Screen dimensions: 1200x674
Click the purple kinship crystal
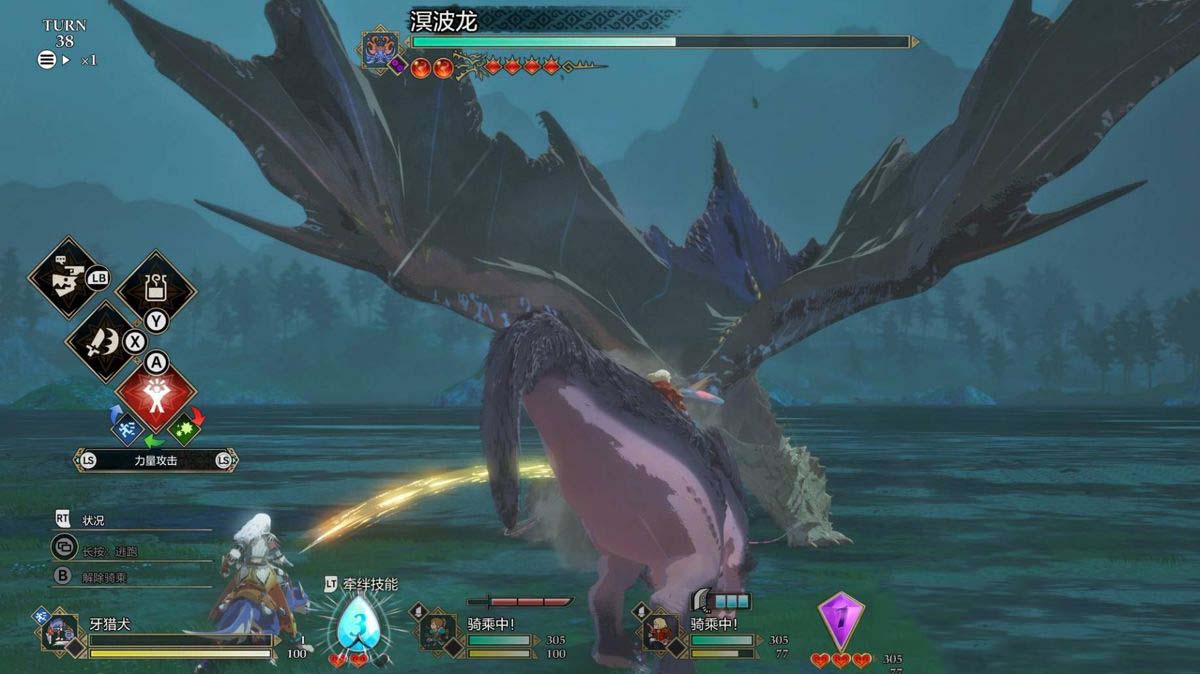(841, 620)
